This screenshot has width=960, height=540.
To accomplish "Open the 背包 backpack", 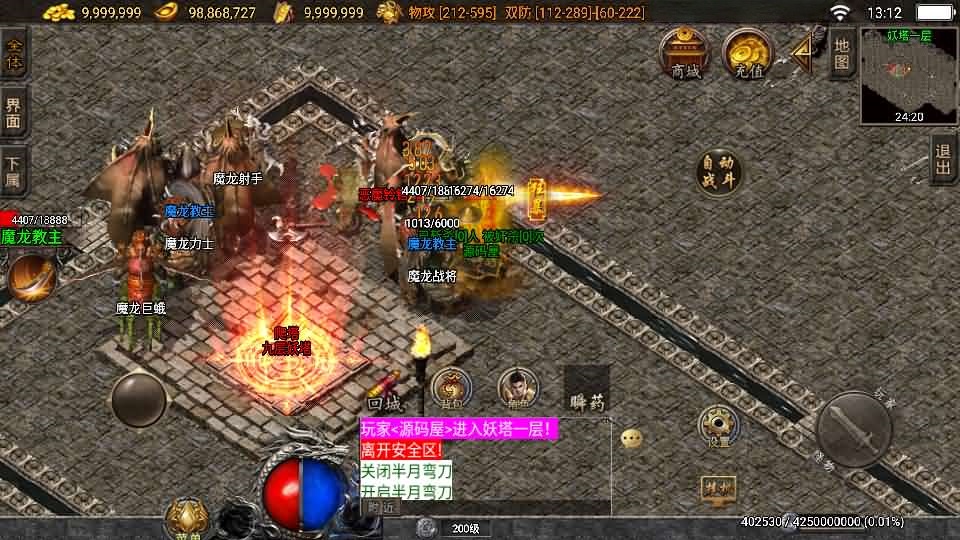I will pyautogui.click(x=450, y=389).
